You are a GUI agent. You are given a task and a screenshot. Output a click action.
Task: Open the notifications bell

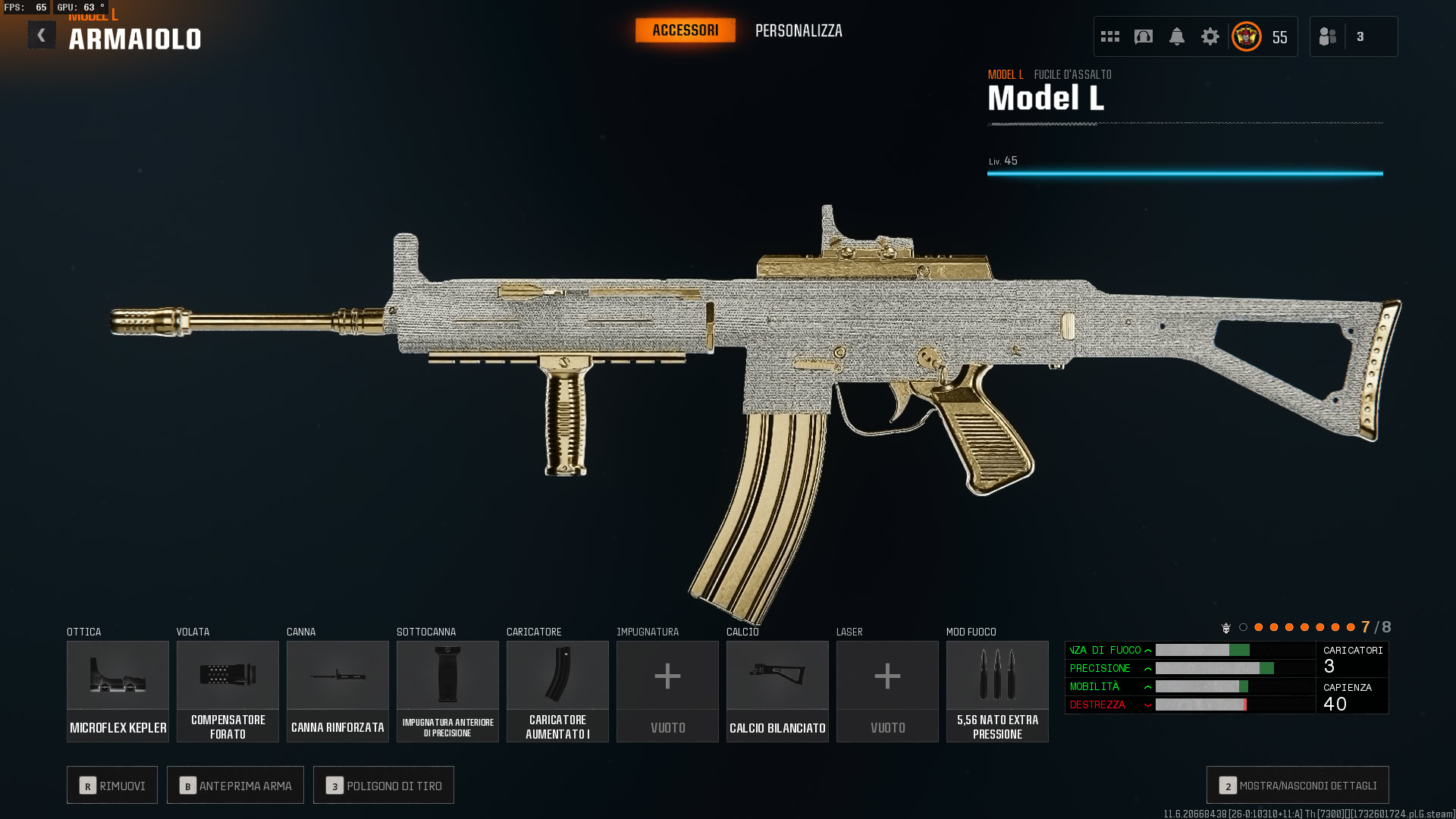click(x=1177, y=36)
